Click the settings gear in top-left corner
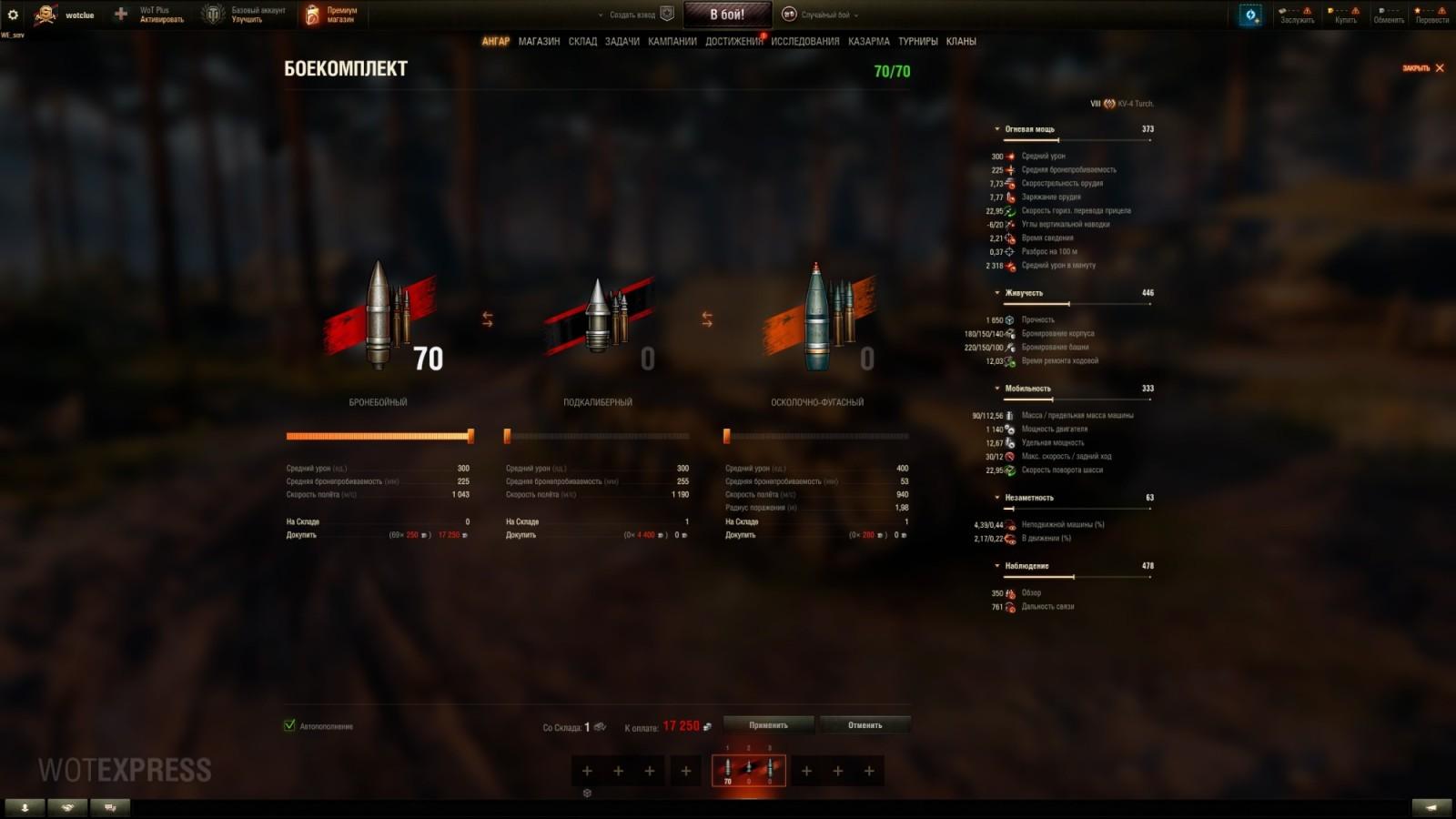The image size is (1456, 819). tap(14, 14)
